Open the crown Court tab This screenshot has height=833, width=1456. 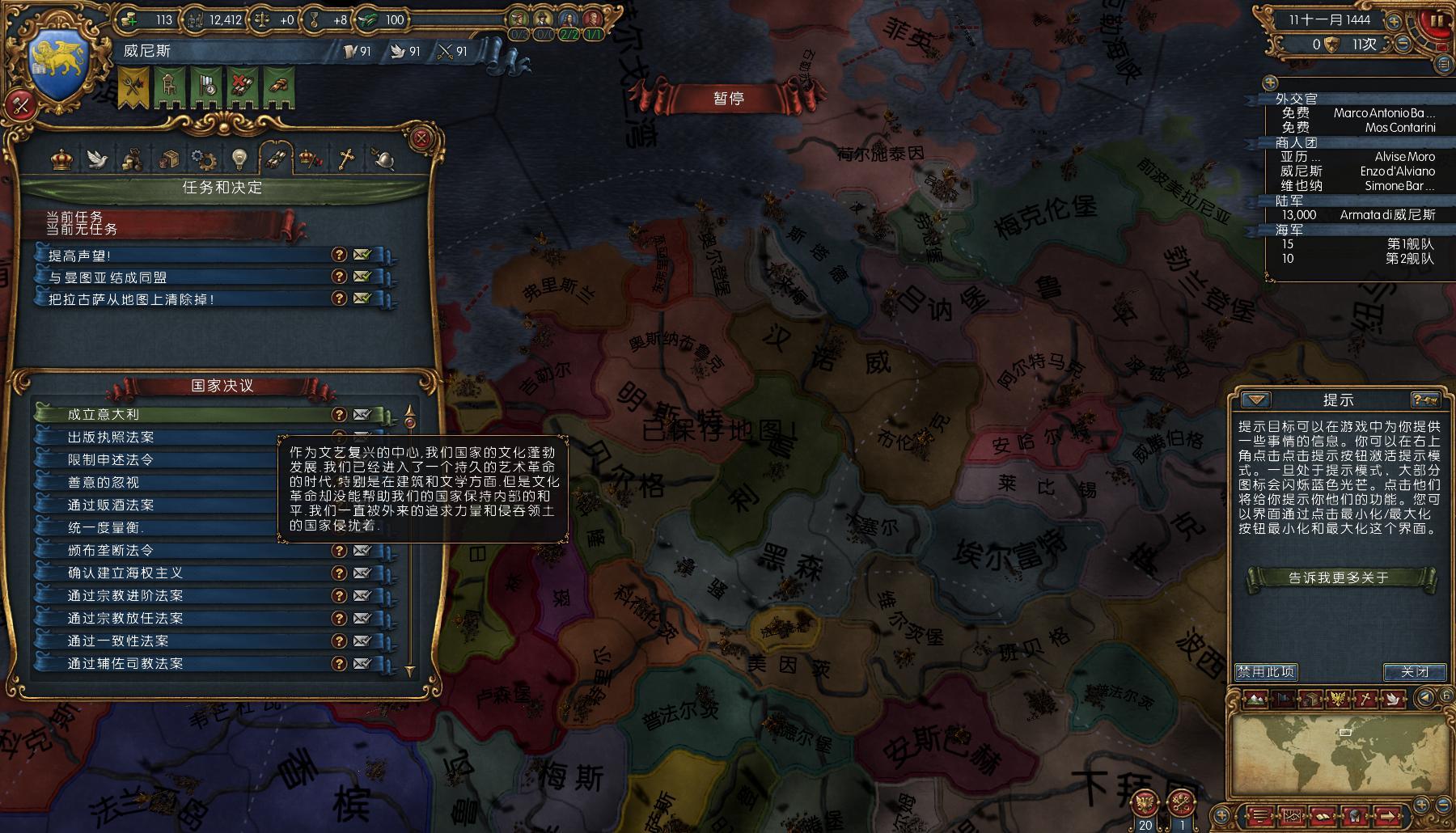(62, 159)
